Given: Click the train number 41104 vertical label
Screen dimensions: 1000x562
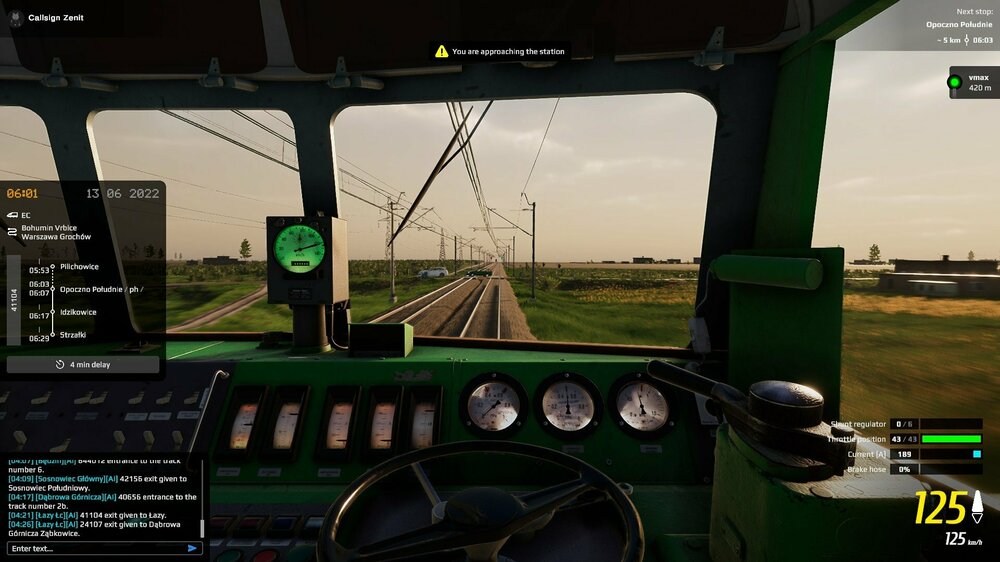Looking at the screenshot, I should point(14,300).
